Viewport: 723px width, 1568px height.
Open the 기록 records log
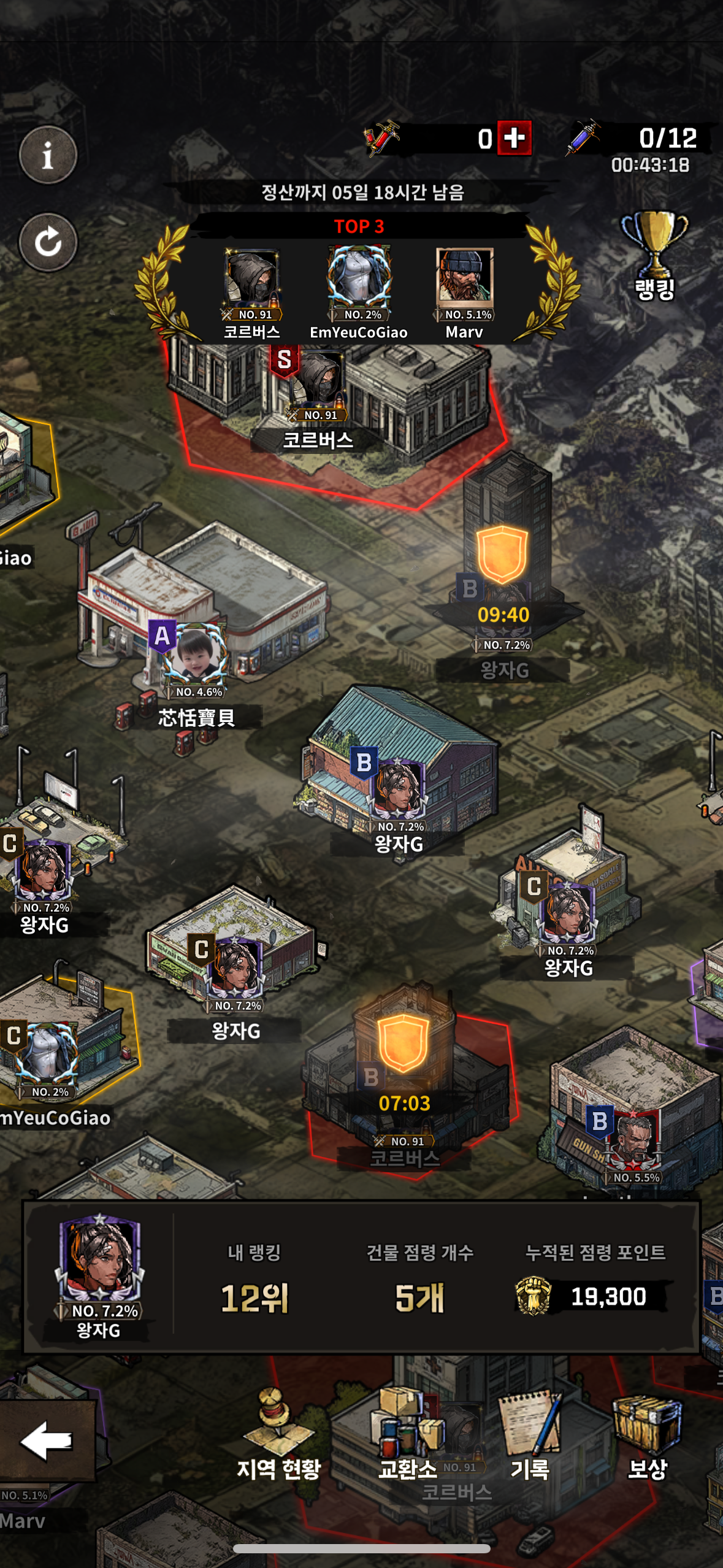pos(530,1435)
